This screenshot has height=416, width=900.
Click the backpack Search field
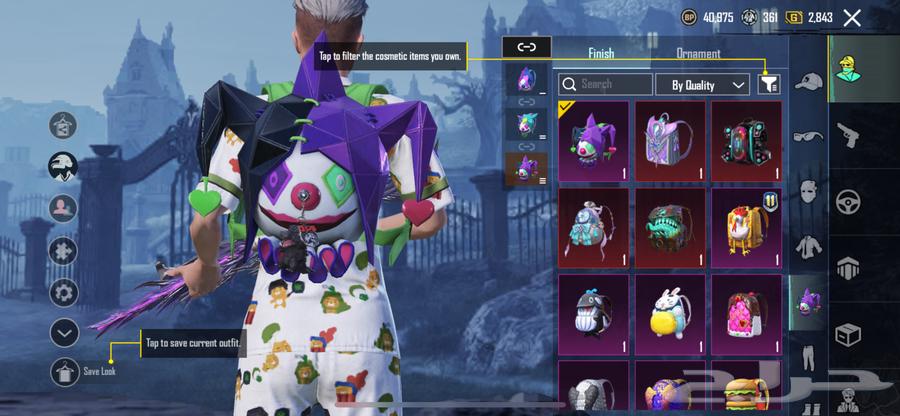(x=605, y=85)
